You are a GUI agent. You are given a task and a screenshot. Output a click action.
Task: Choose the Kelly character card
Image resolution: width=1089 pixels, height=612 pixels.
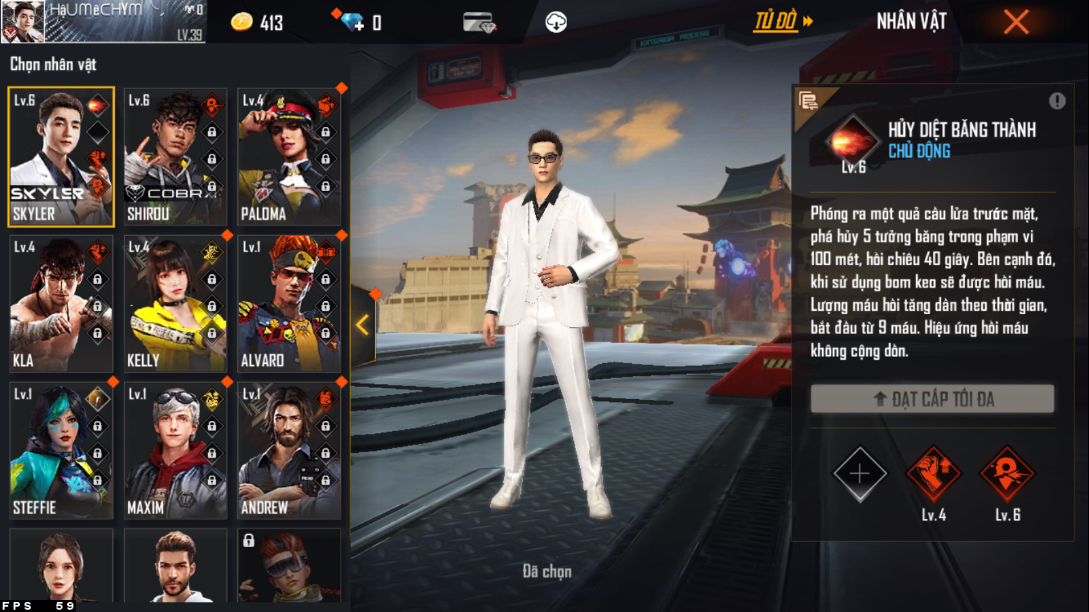coord(175,303)
